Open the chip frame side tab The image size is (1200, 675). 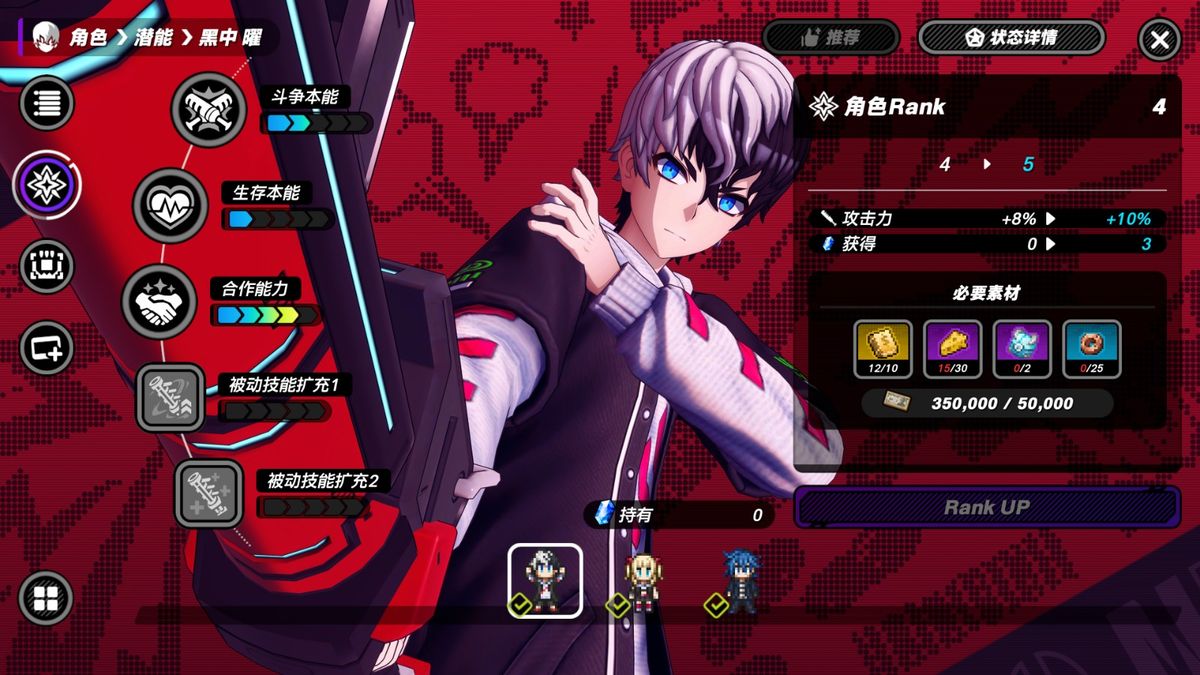click(46, 267)
